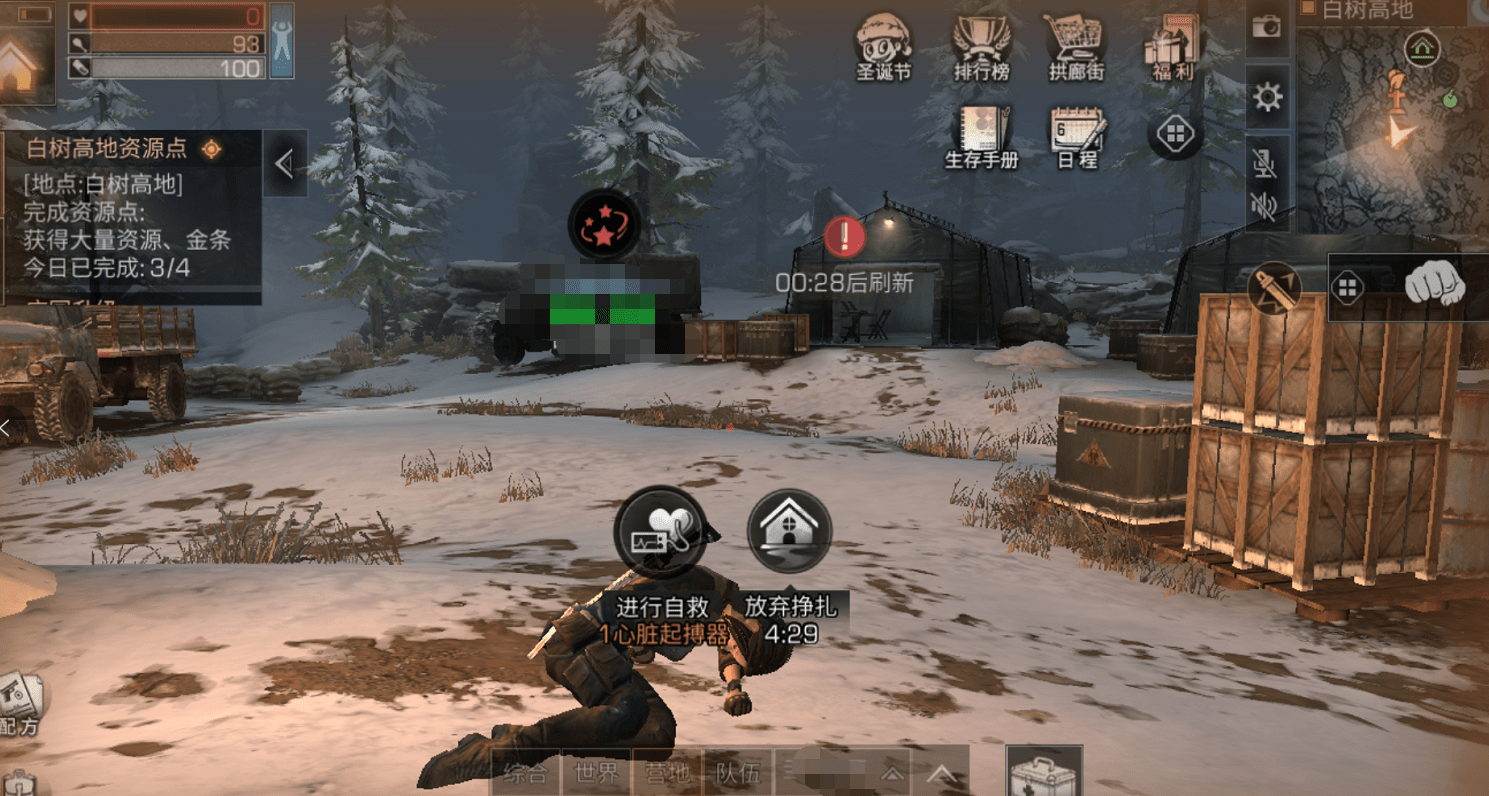Open the 圣诞节 Christmas event

tap(884, 44)
